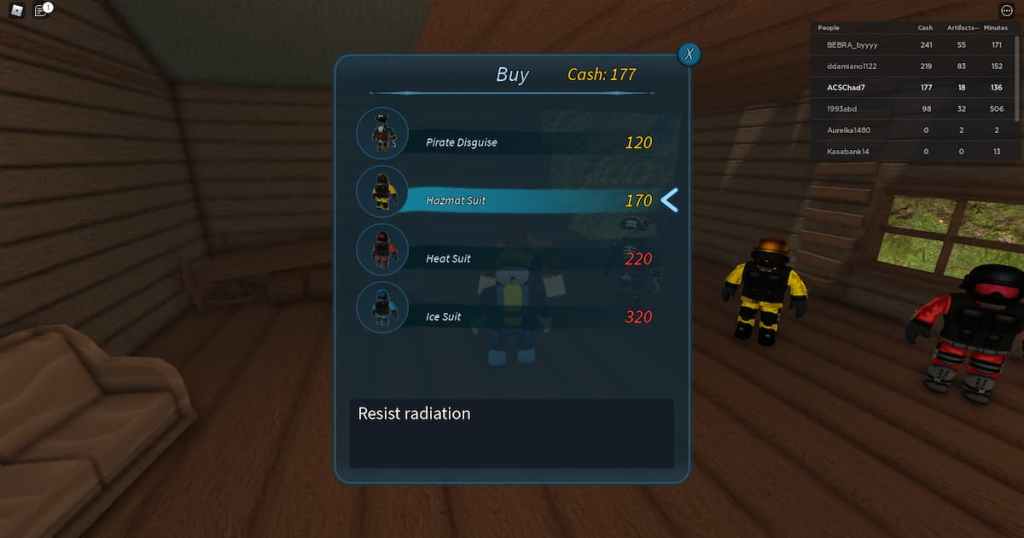
Task: Select player BEBRA_byyyy in leaderboard
Action: point(851,45)
